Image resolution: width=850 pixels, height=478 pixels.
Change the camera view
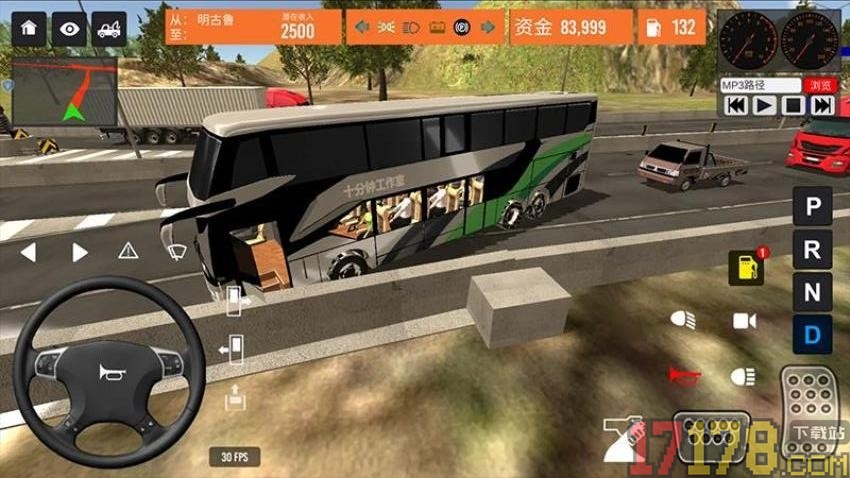pyautogui.click(x=744, y=320)
